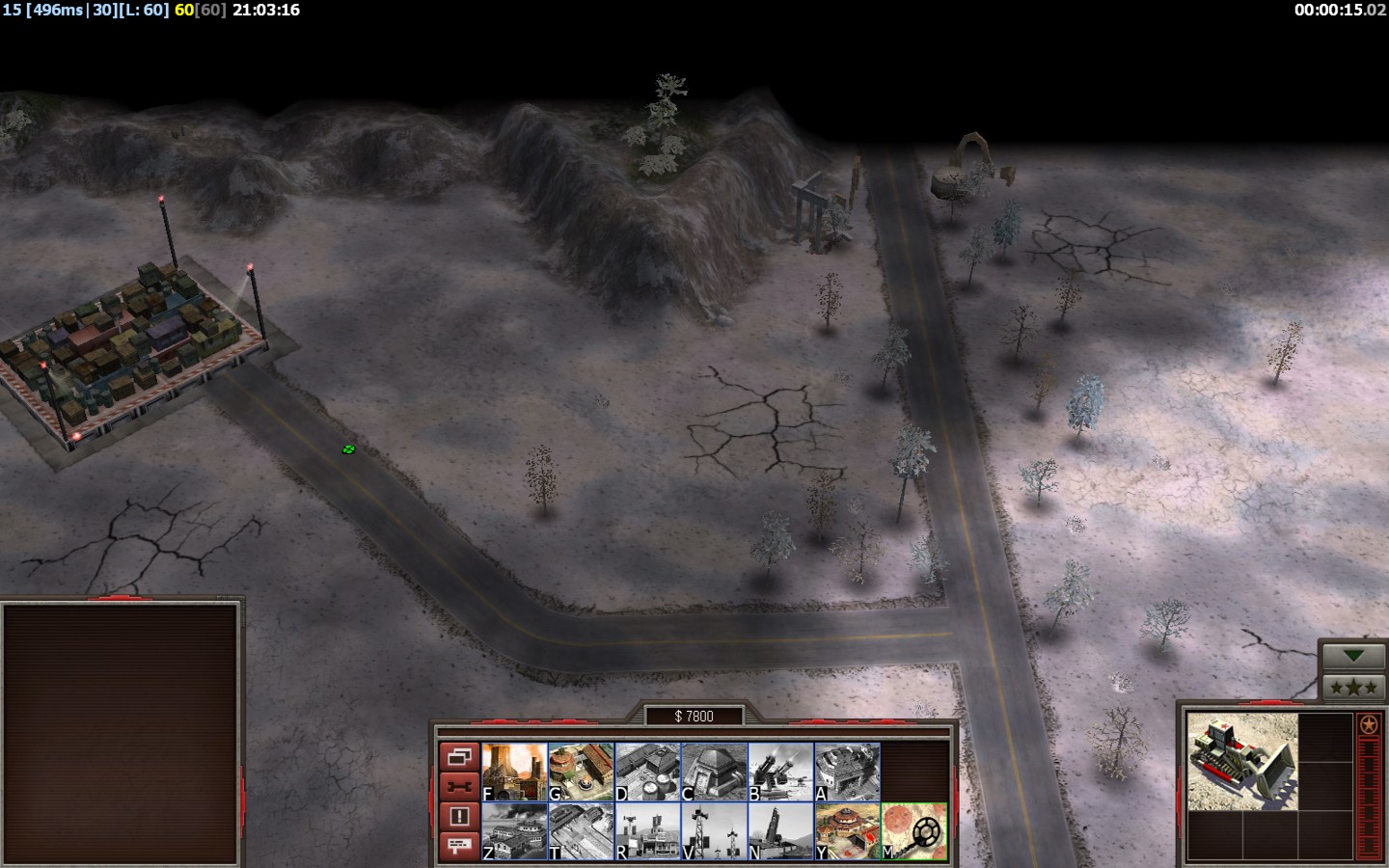
Task: Click the green down-arrow collapse button
Action: click(1354, 656)
